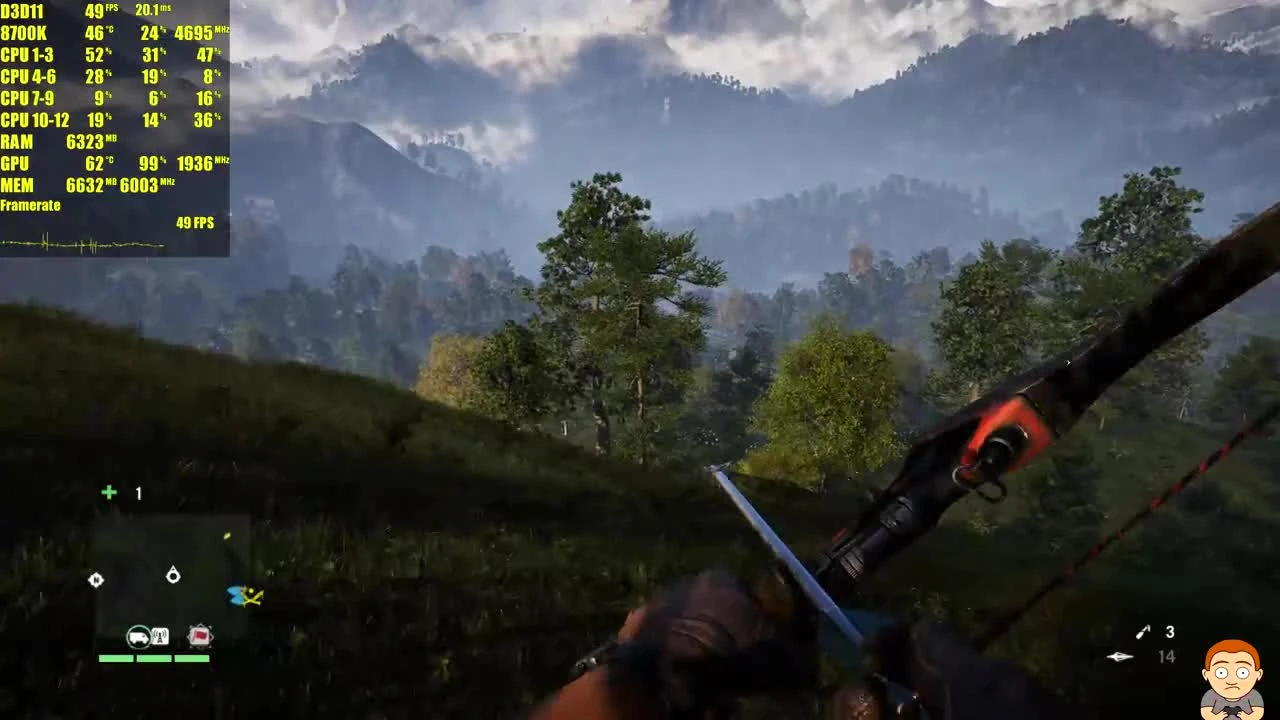Select the molotov throwable icon near ammo counter
This screenshot has width=1280, height=720.
pyautogui.click(x=1143, y=632)
